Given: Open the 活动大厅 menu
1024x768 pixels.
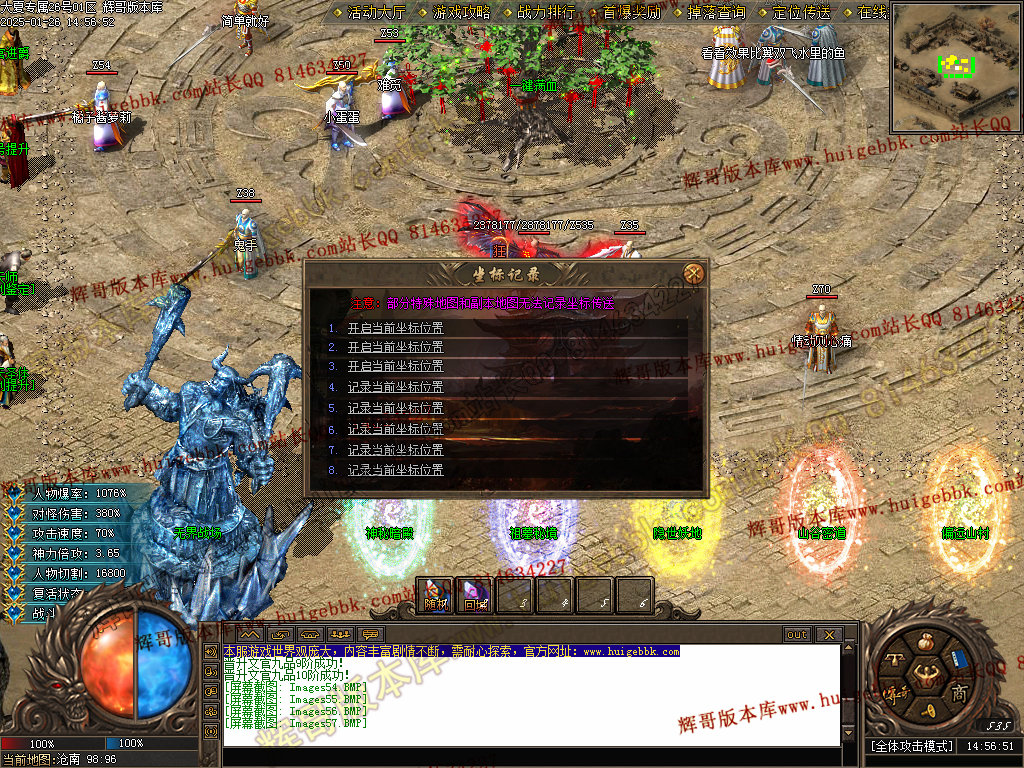Looking at the screenshot, I should (376, 13).
